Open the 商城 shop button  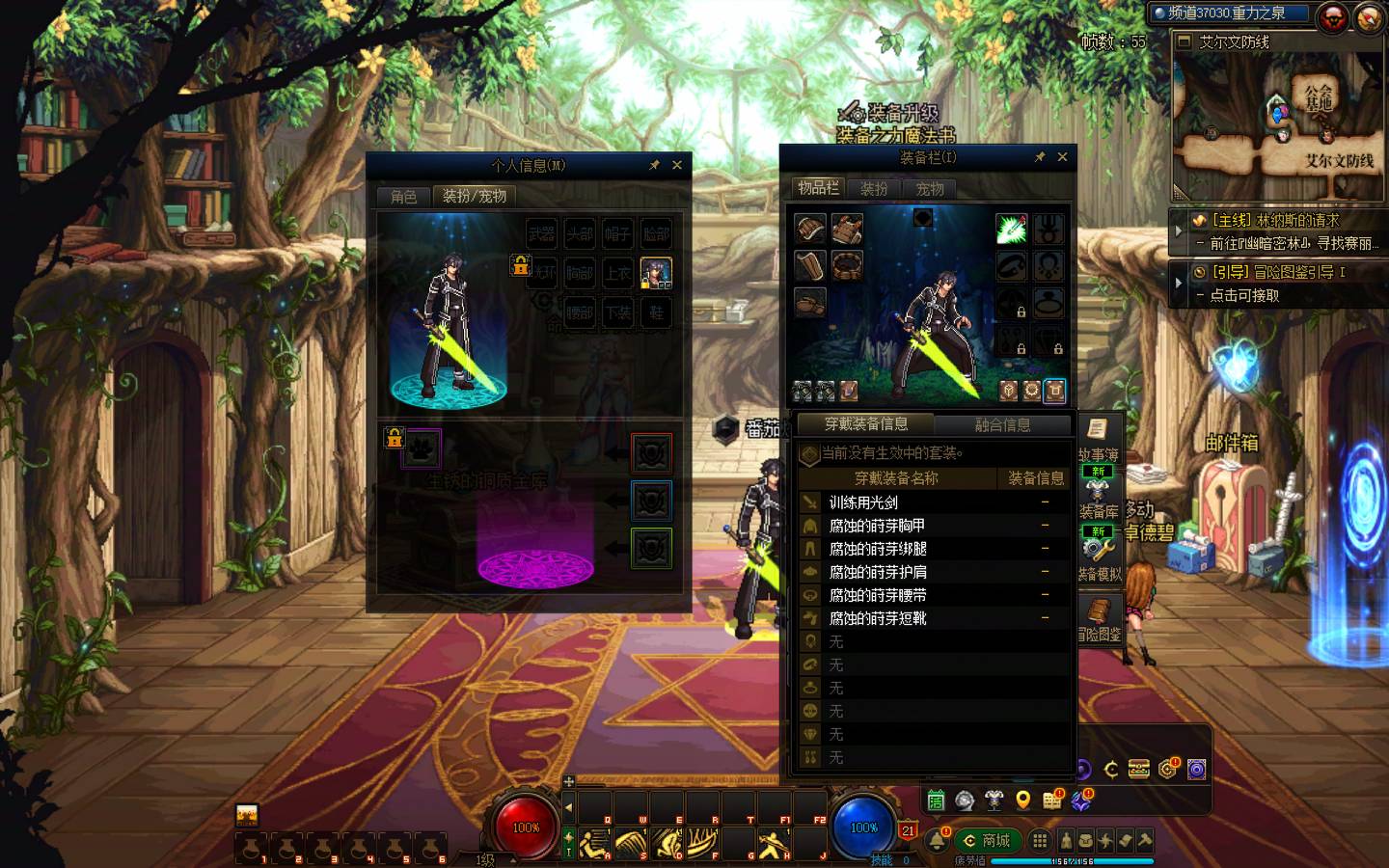[x=987, y=840]
